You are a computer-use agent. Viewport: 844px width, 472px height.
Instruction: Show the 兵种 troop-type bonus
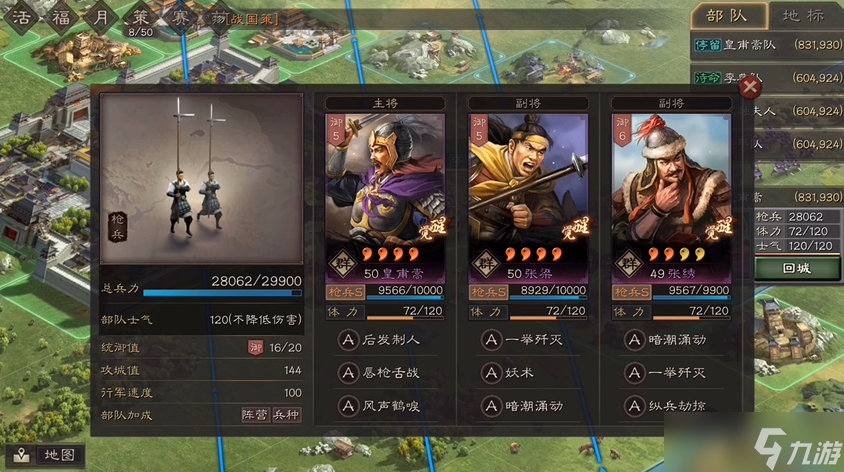tap(287, 414)
